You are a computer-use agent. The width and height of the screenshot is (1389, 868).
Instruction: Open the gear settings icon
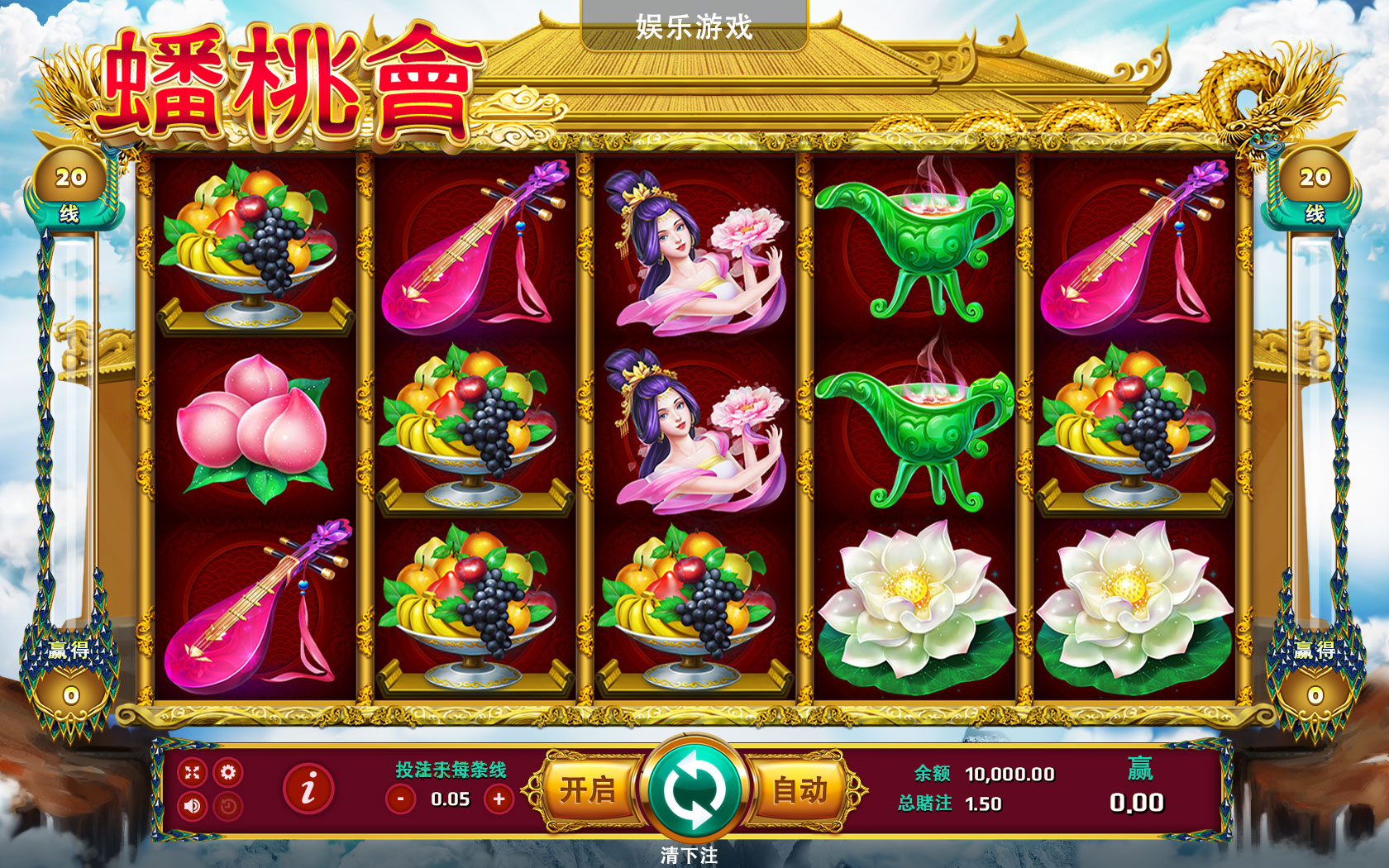(228, 772)
